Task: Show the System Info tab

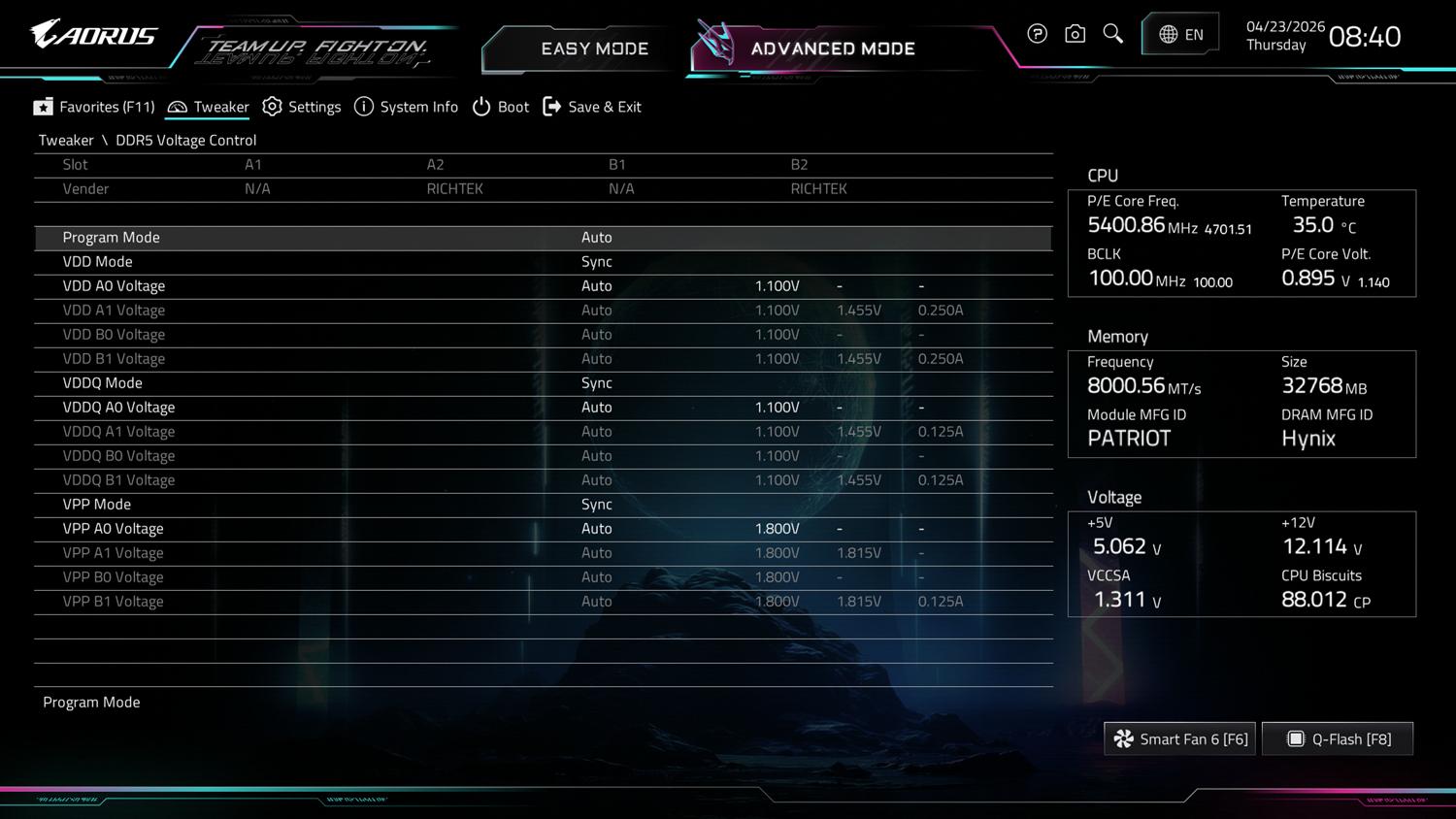Action: (406, 107)
